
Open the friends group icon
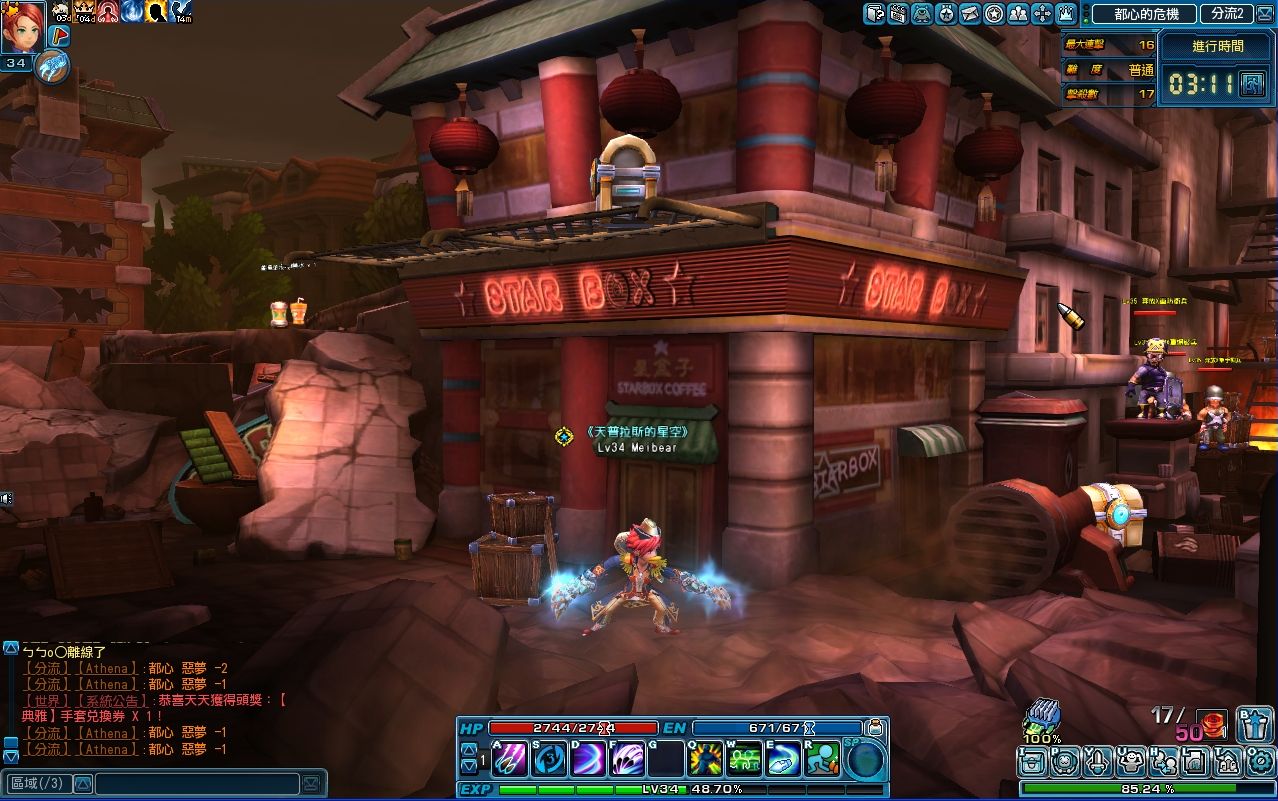pos(1018,14)
